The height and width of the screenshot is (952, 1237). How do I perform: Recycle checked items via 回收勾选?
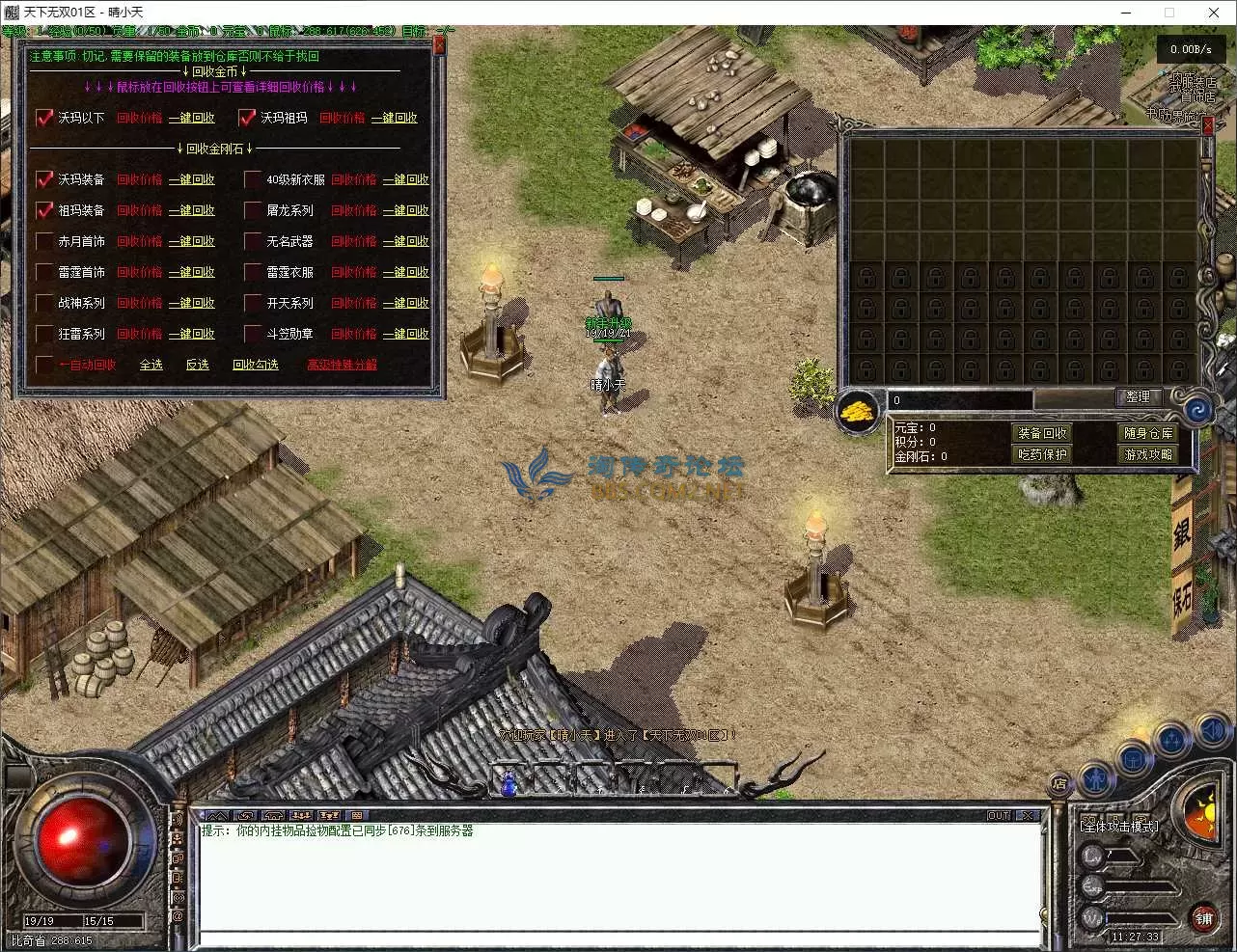256,365
